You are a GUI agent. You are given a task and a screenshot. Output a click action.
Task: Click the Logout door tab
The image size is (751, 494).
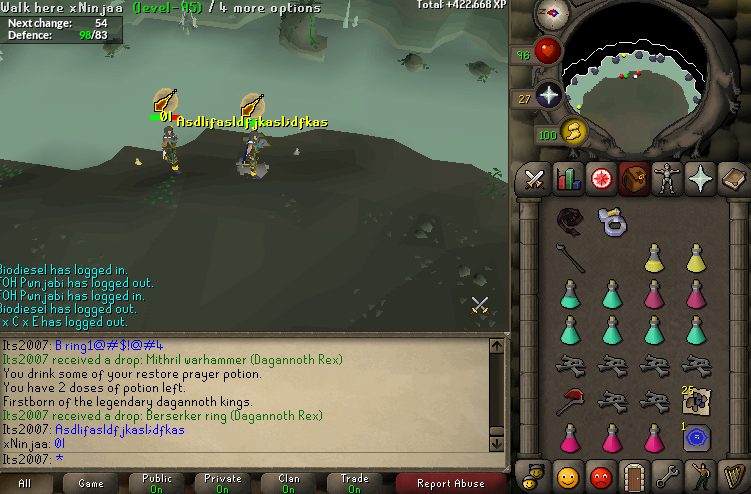(634, 474)
